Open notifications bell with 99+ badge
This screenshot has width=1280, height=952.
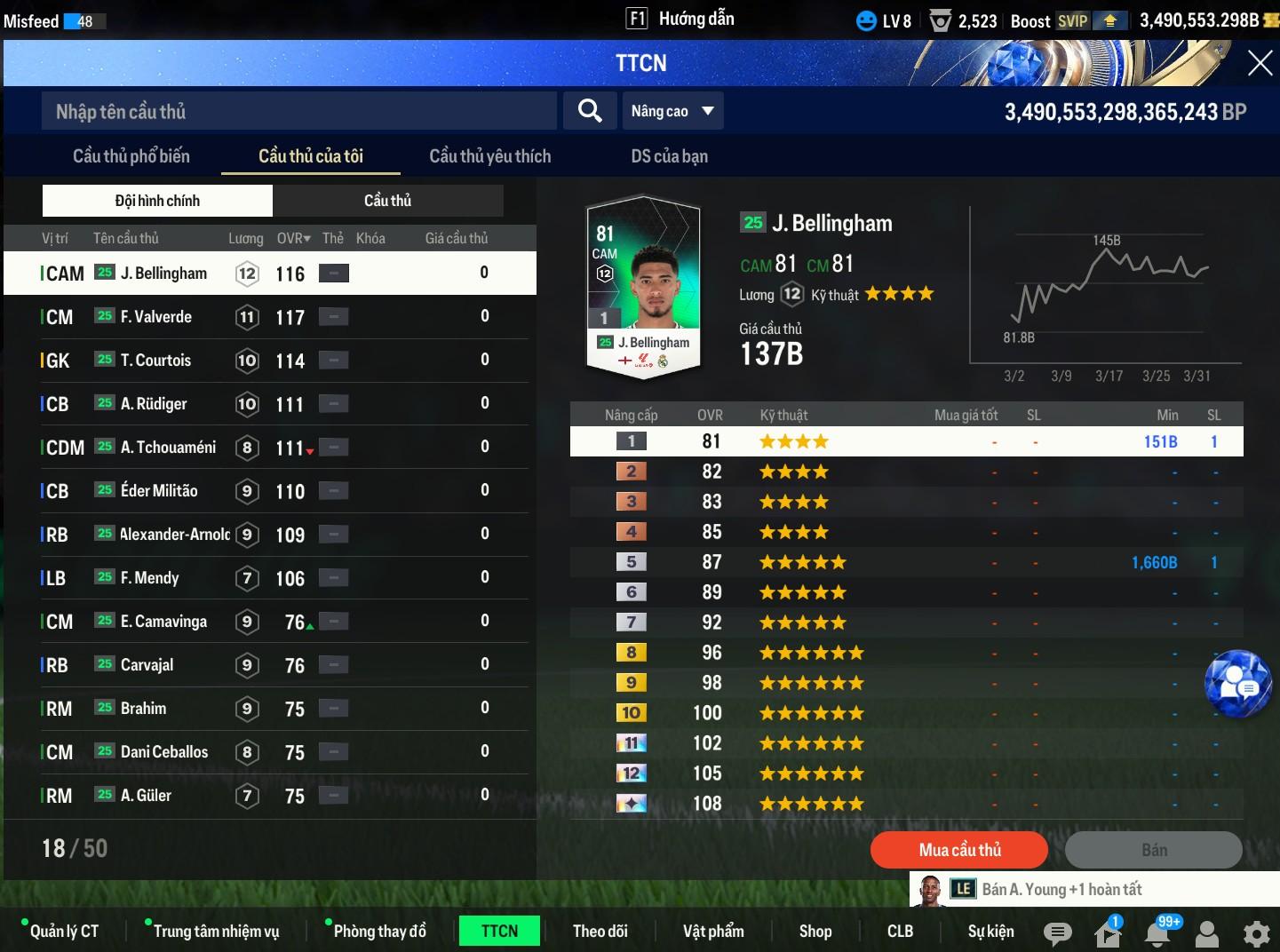[1157, 932]
